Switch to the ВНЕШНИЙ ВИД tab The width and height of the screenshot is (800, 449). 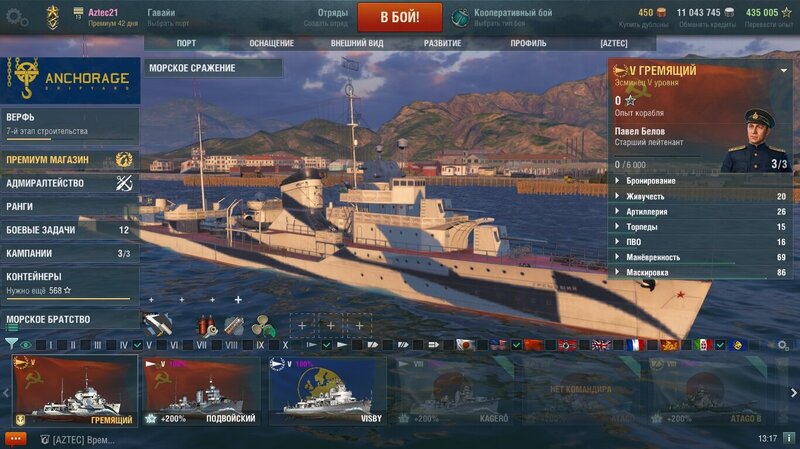point(357,43)
